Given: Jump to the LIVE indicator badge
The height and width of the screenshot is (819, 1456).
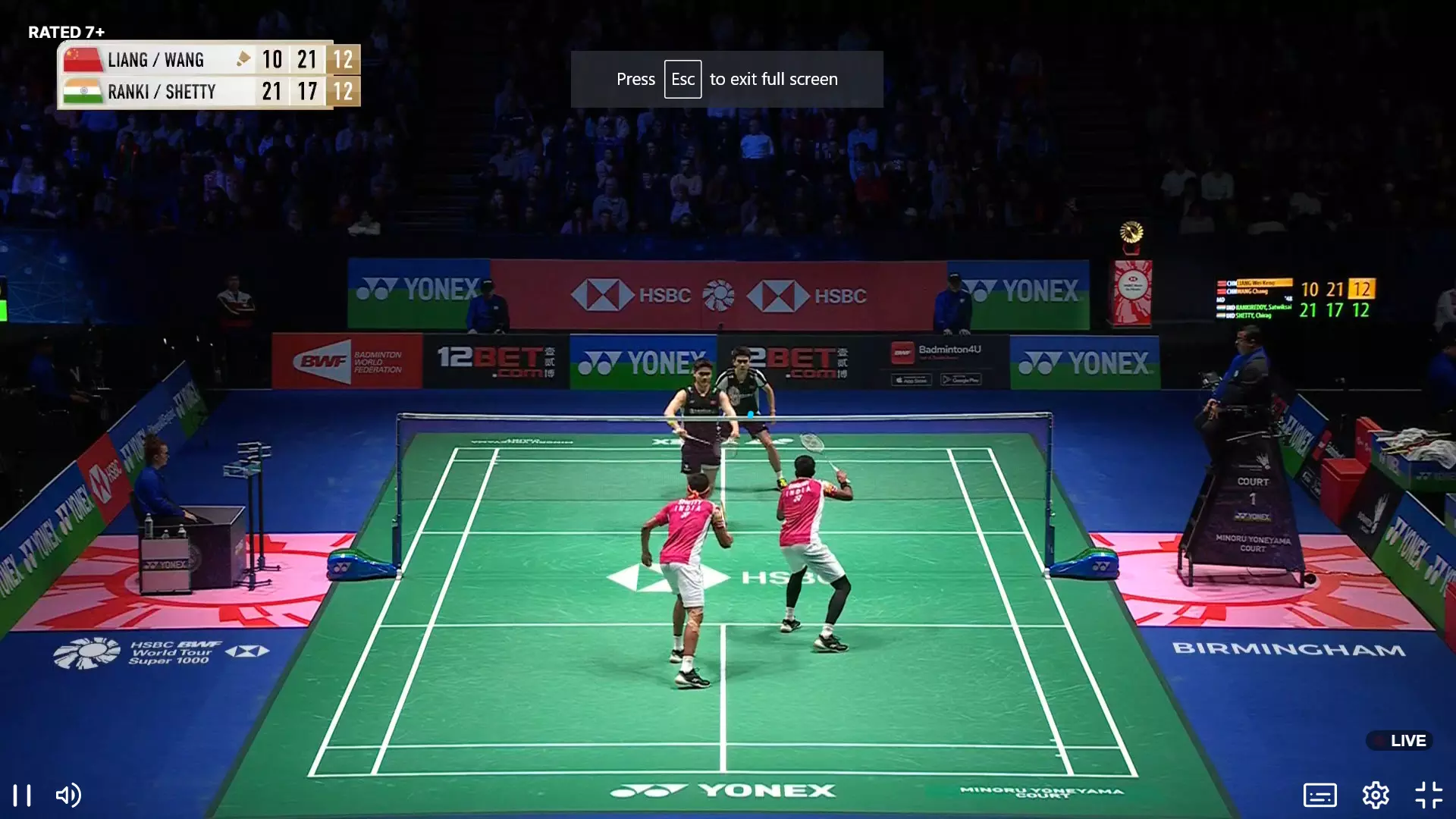Looking at the screenshot, I should point(1400,741).
